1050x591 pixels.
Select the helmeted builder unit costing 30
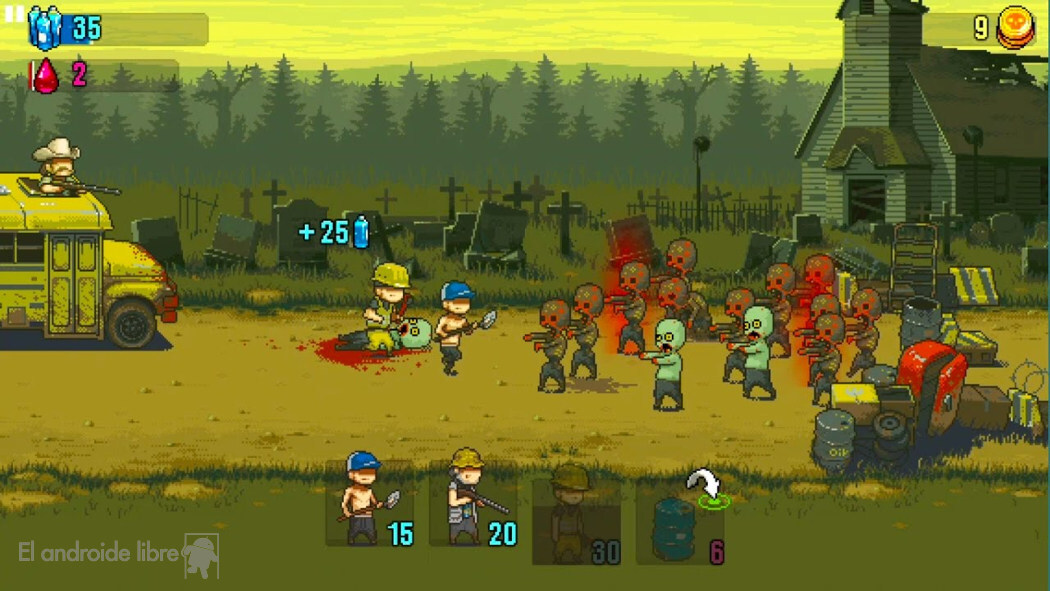click(x=576, y=518)
